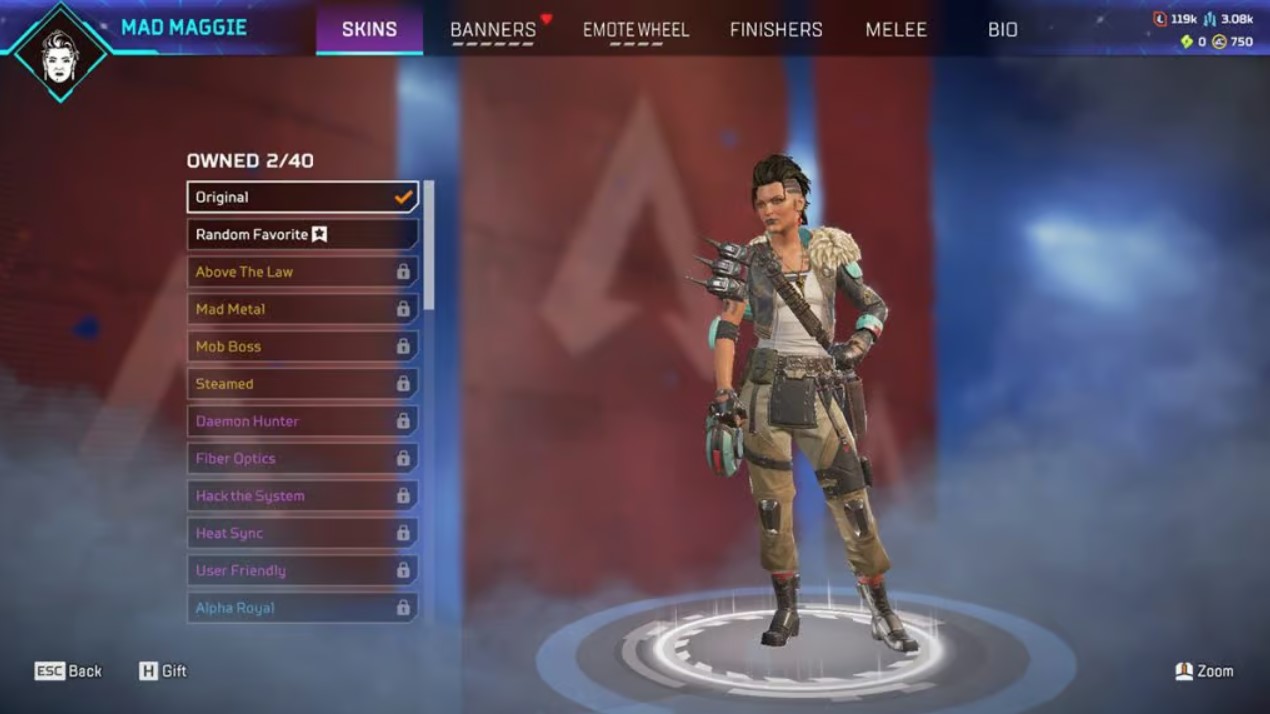Choose the User Friendly skin
Image resolution: width=1270 pixels, height=714 pixels.
[x=302, y=570]
